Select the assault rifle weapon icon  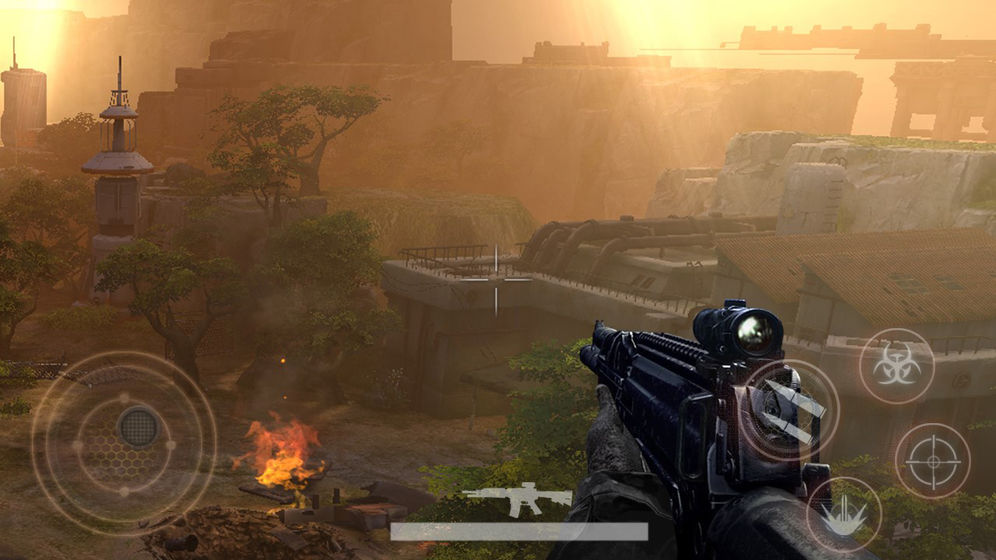tap(517, 499)
